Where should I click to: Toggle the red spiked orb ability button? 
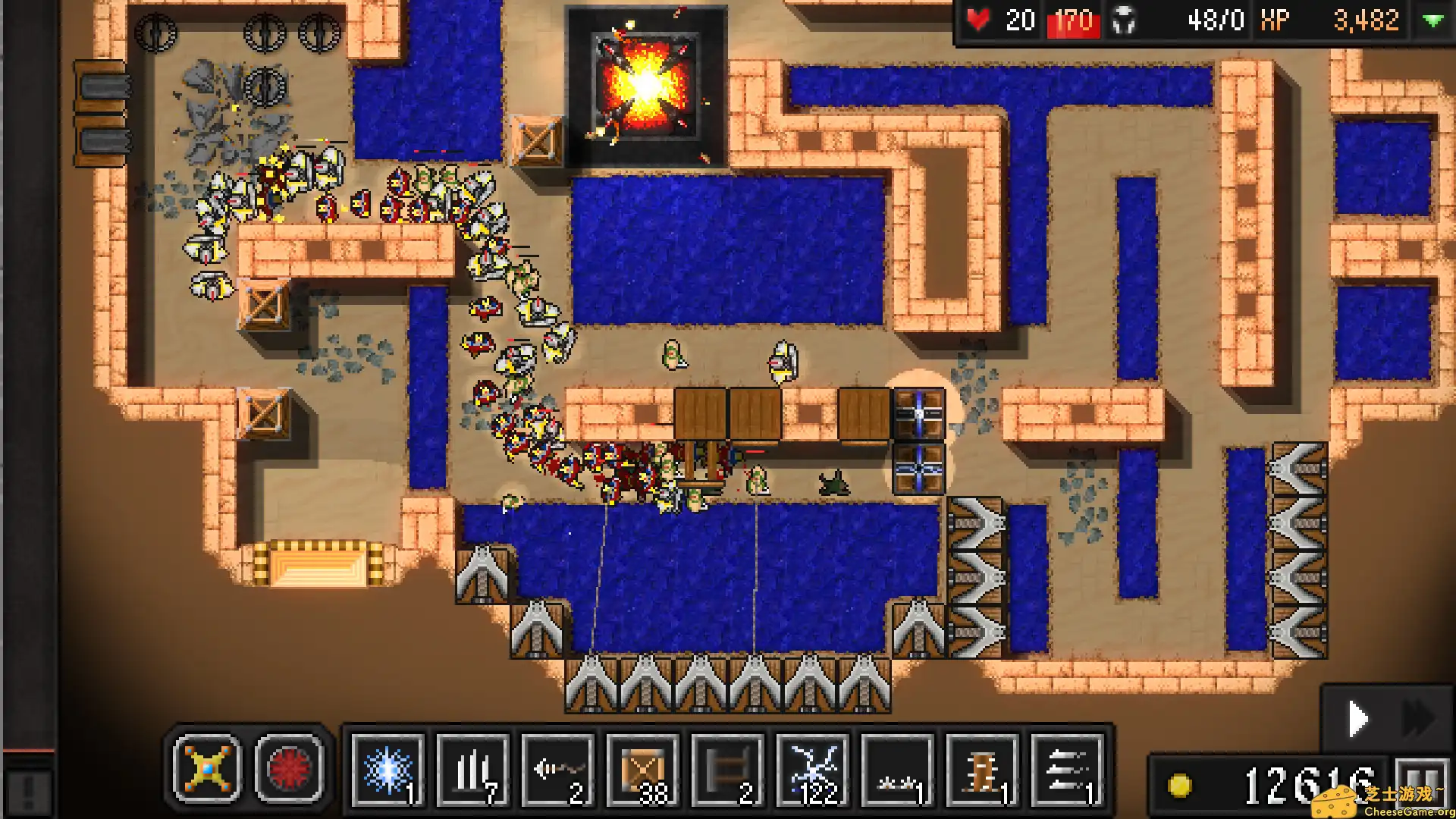pyautogui.click(x=293, y=770)
